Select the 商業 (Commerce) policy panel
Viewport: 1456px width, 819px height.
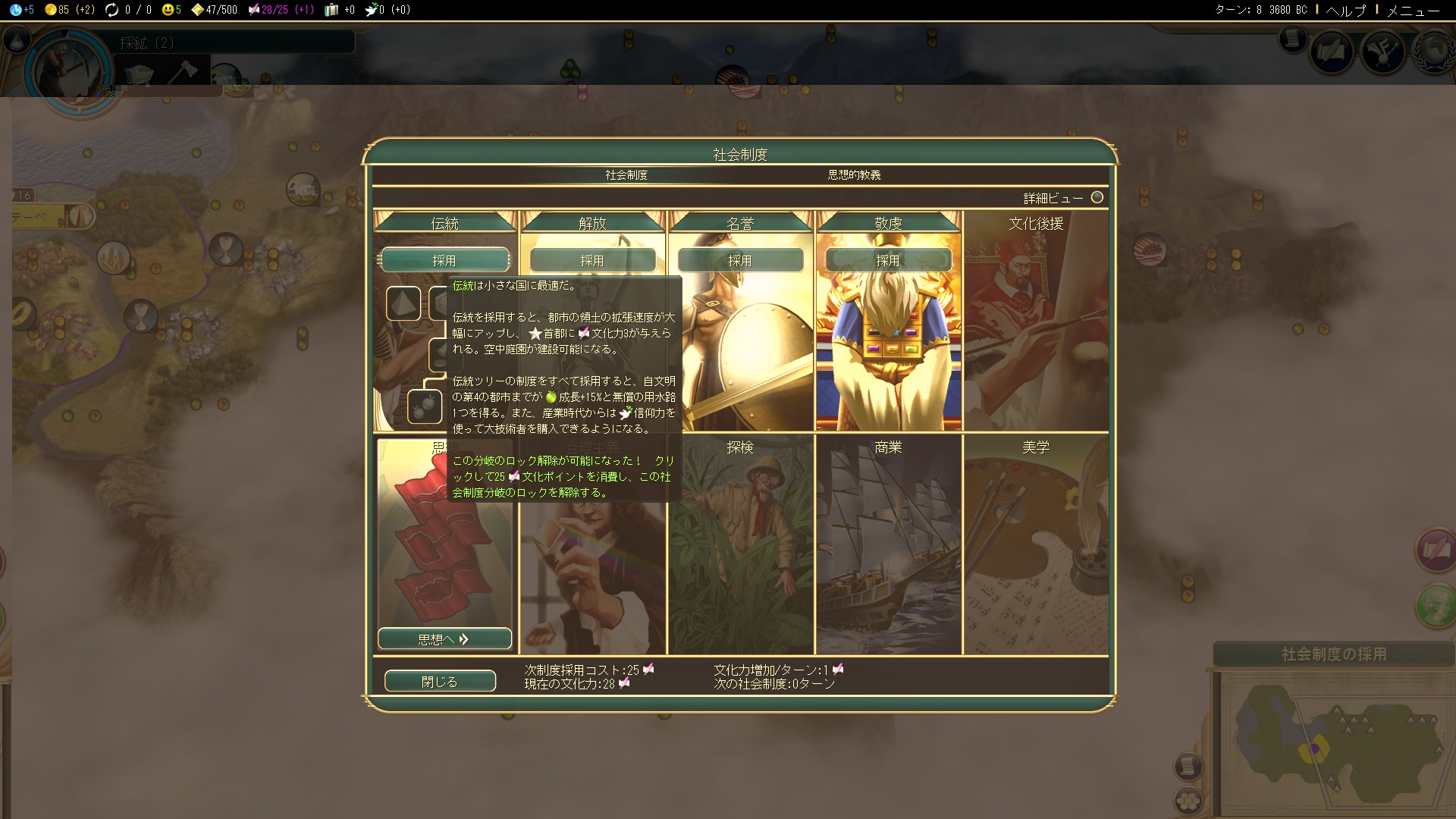pos(888,544)
